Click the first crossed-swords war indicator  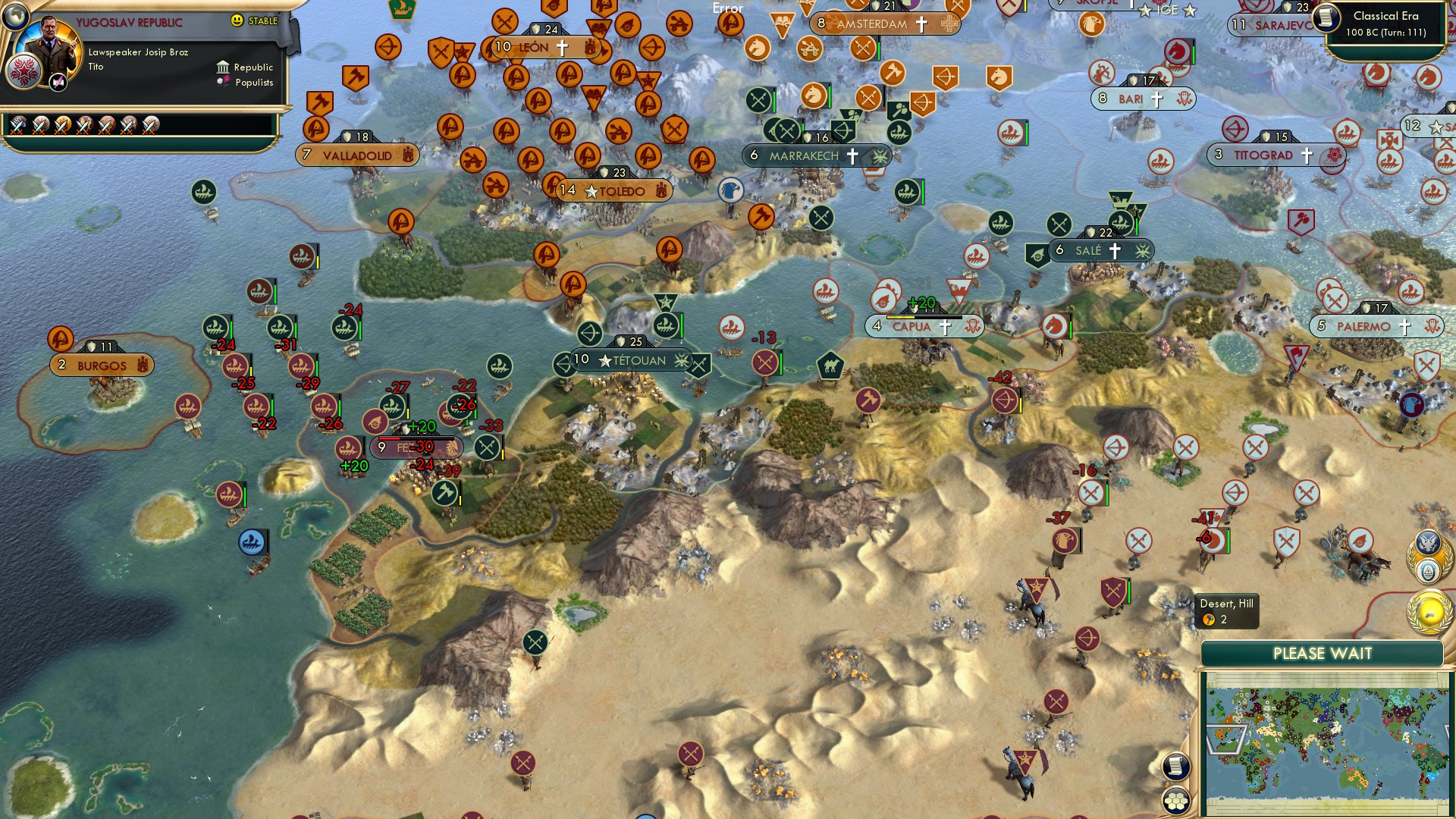pyautogui.click(x=17, y=126)
